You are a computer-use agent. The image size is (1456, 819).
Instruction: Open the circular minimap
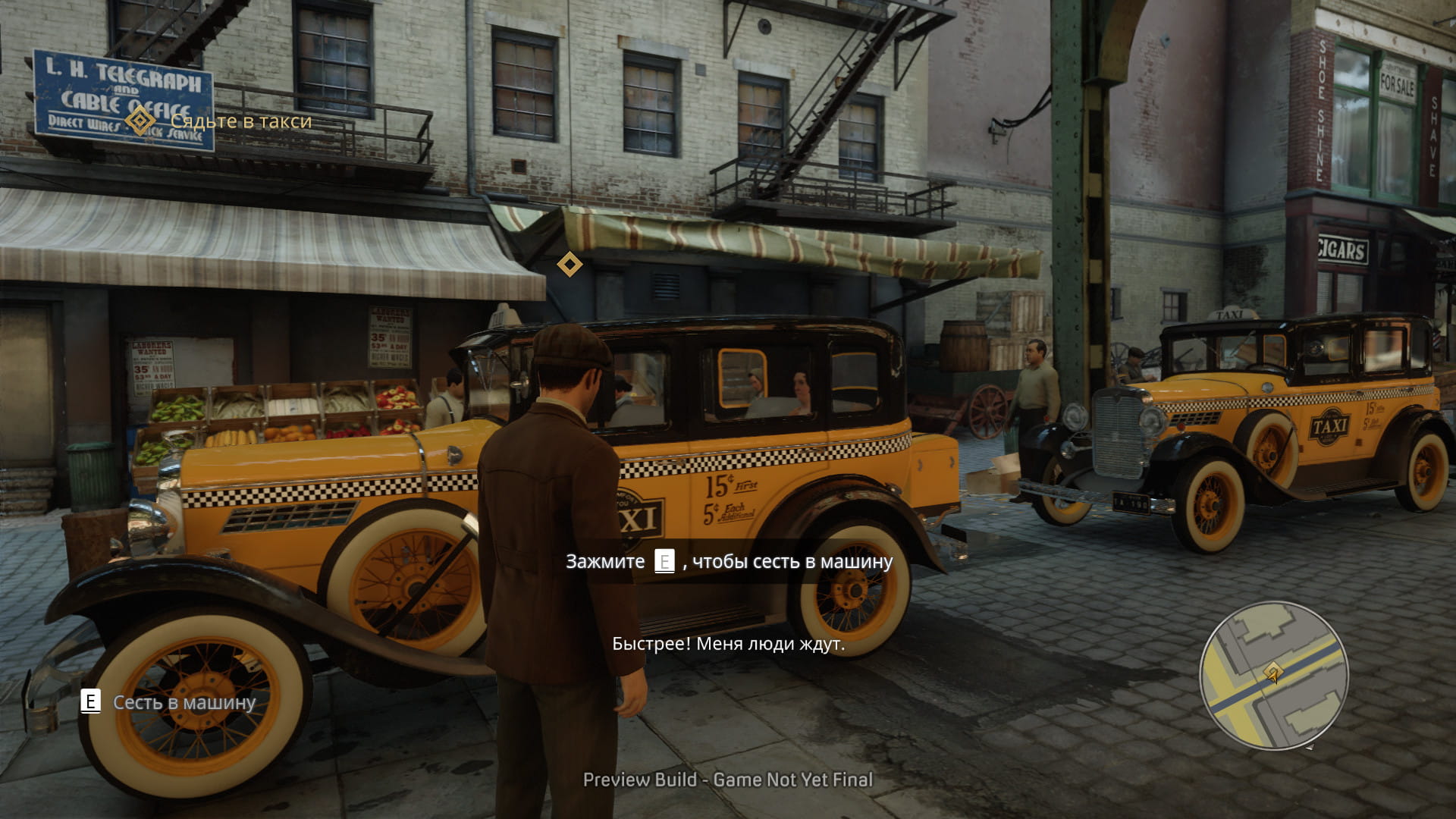1273,675
